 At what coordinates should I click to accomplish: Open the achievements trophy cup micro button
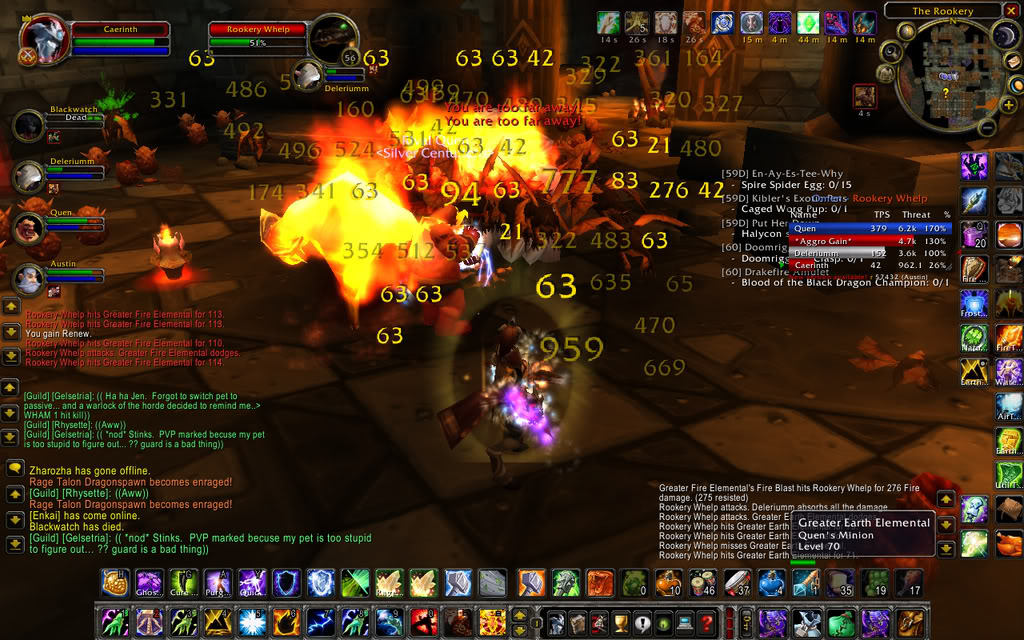click(x=618, y=623)
